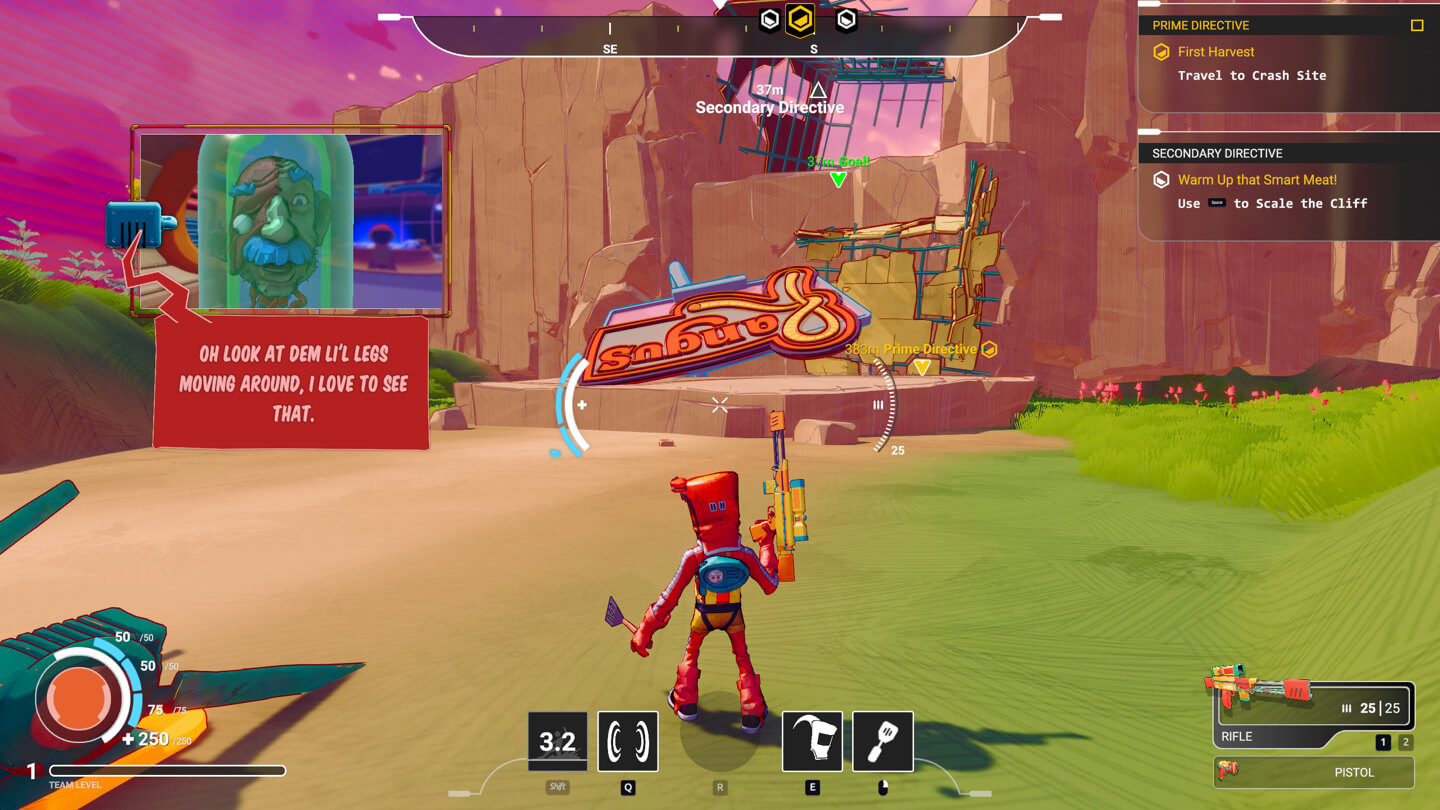The height and width of the screenshot is (810, 1440).
Task: Select the empty circular ability slot
Action: coord(719,738)
